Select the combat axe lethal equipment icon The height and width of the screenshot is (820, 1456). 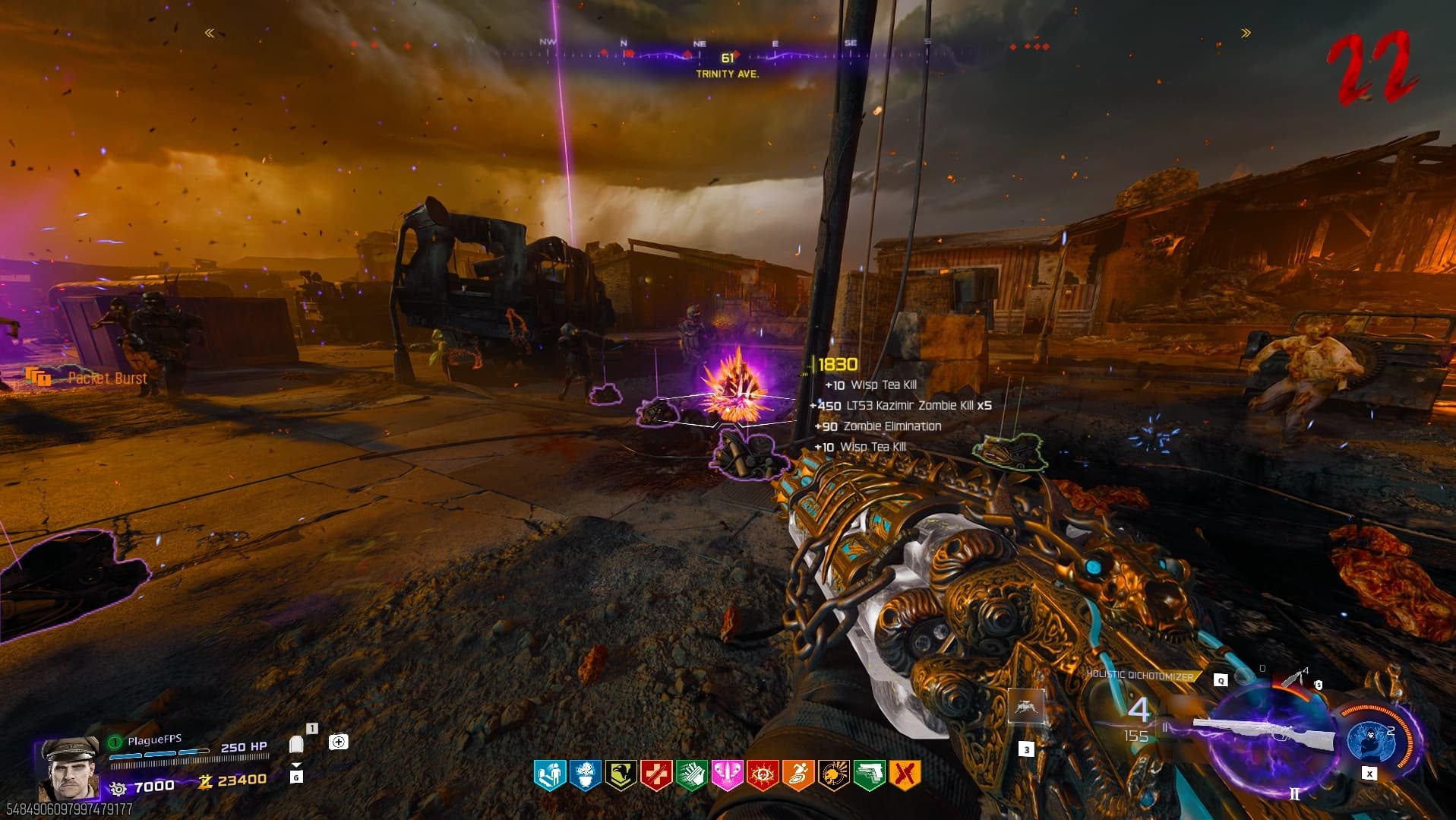pyautogui.click(x=1293, y=677)
